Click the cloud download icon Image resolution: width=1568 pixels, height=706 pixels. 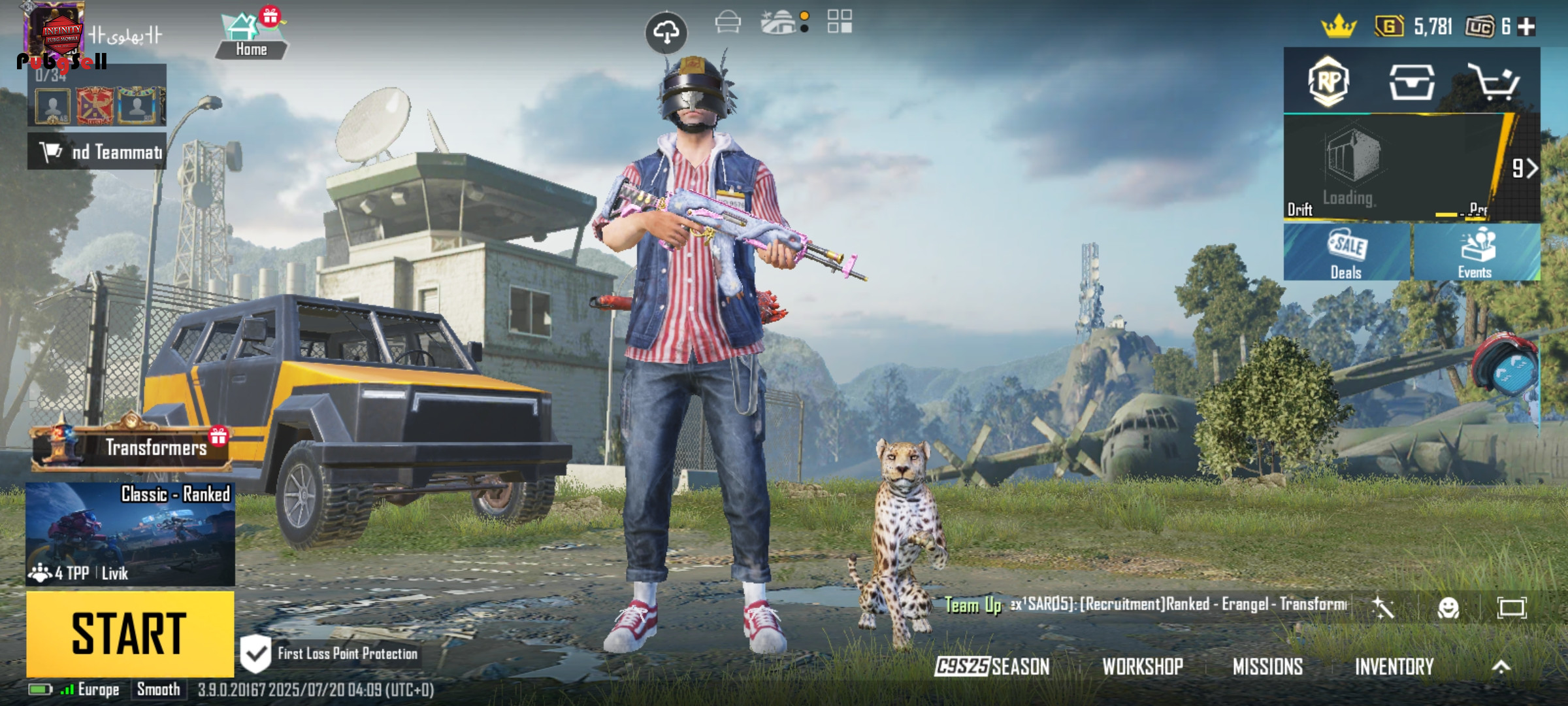coord(666,31)
